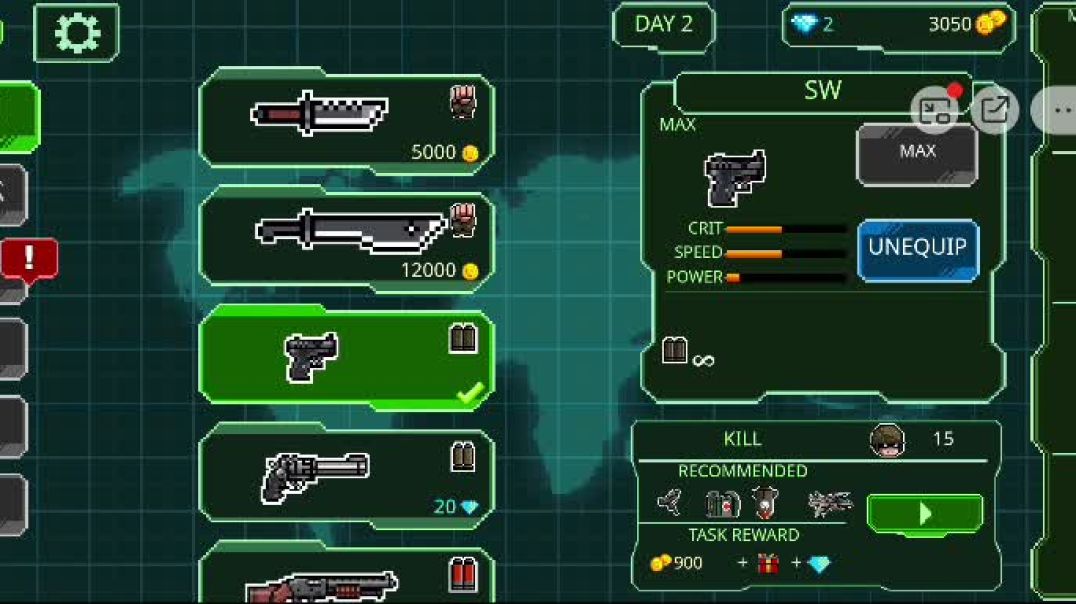
Task: Pick the shotgun weapon slot
Action: pos(346,578)
